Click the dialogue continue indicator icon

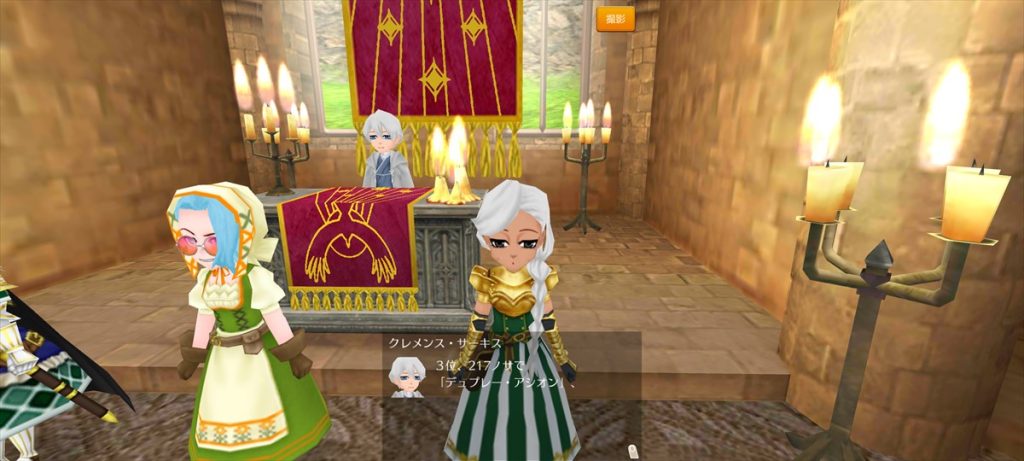(x=631, y=449)
